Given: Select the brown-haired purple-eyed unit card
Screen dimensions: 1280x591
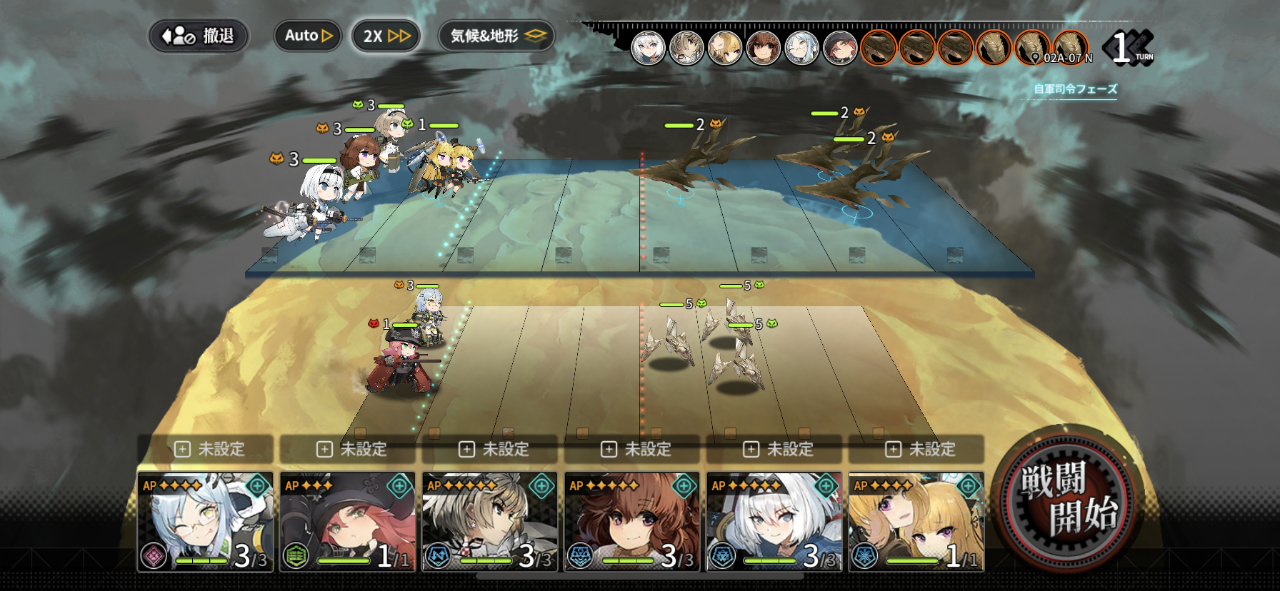Looking at the screenshot, I should [632, 521].
